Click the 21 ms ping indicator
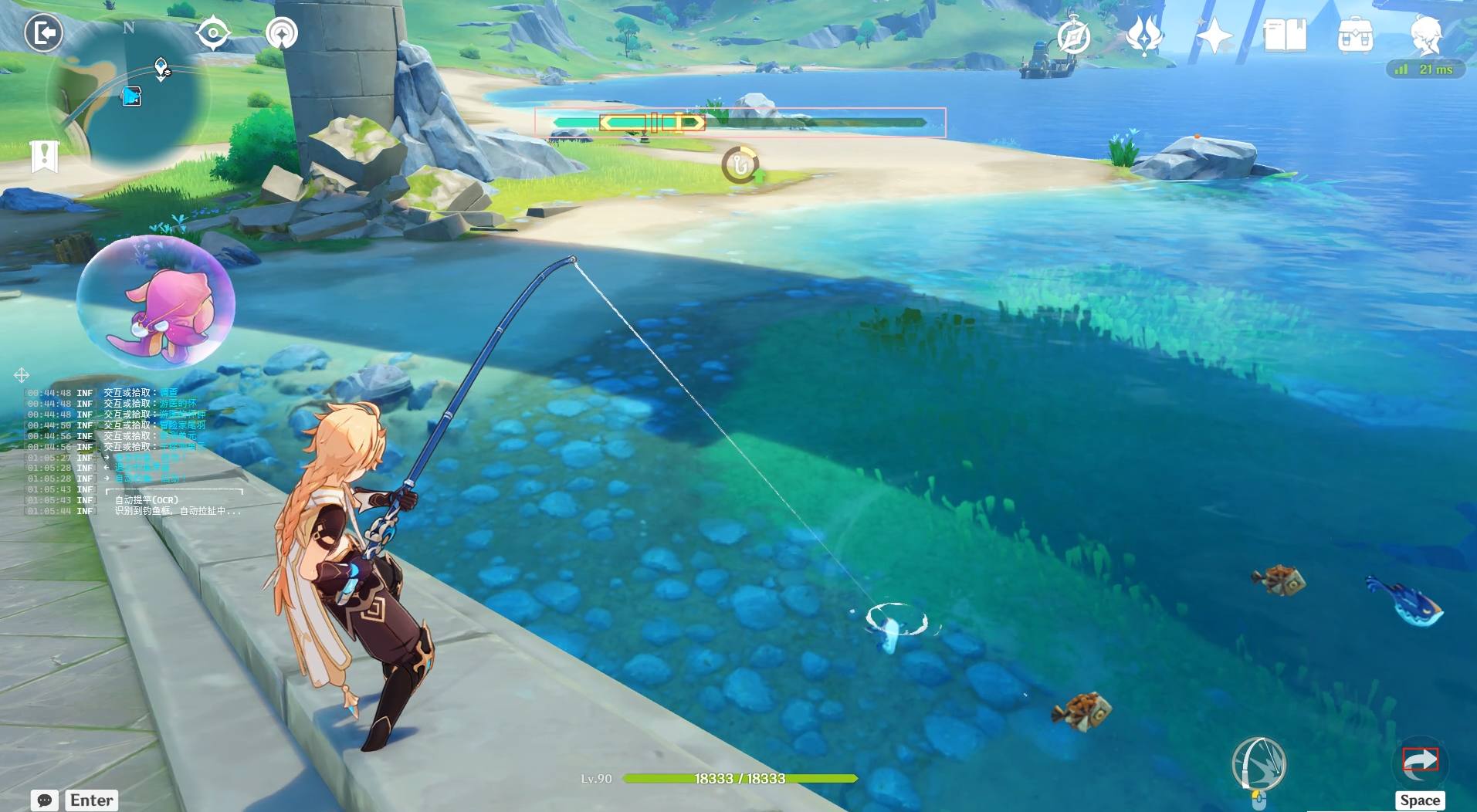Screen dimensions: 1477x812 [1427, 69]
